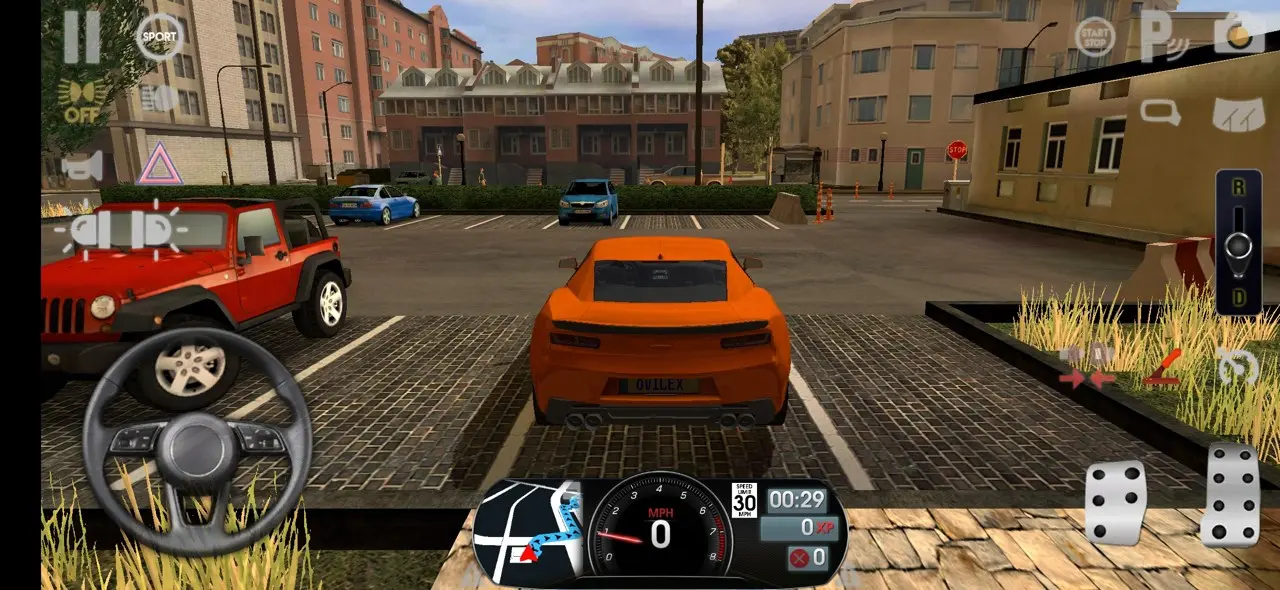Image resolution: width=1280 pixels, height=590 pixels.
Task: Turn on the headlights marked OFF
Action: (85, 101)
